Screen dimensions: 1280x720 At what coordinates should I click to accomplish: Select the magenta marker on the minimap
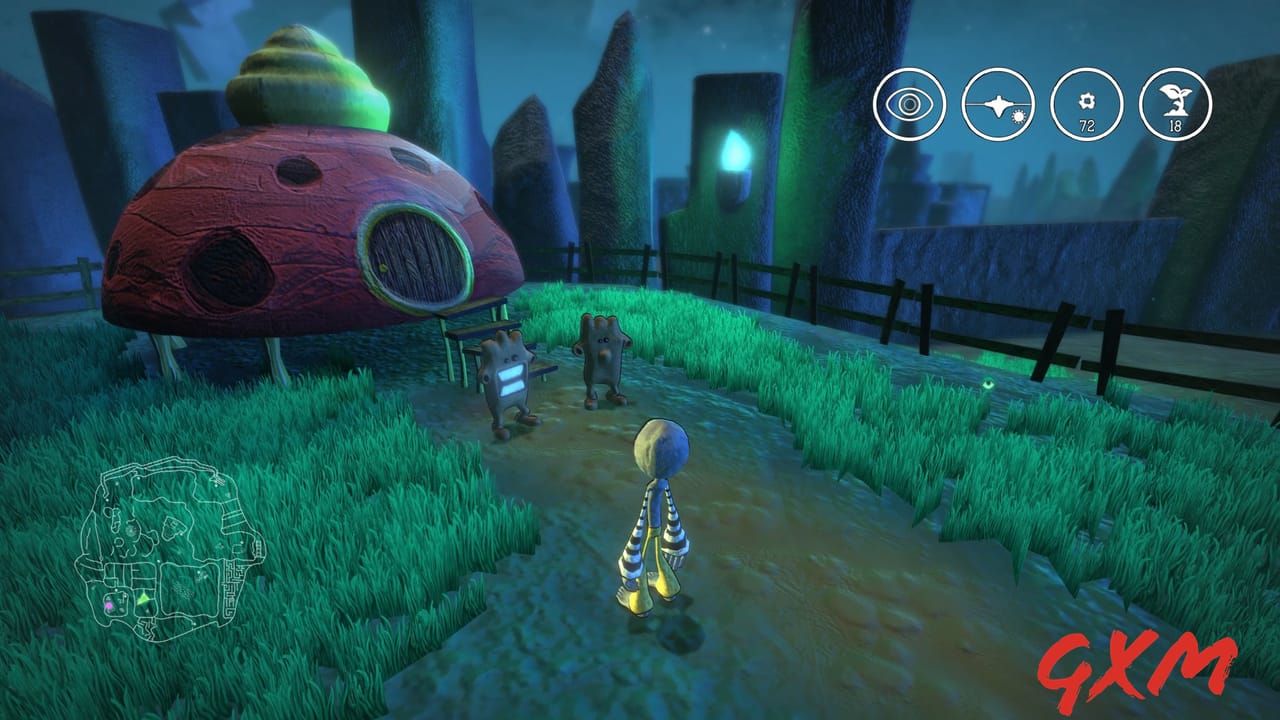108,604
